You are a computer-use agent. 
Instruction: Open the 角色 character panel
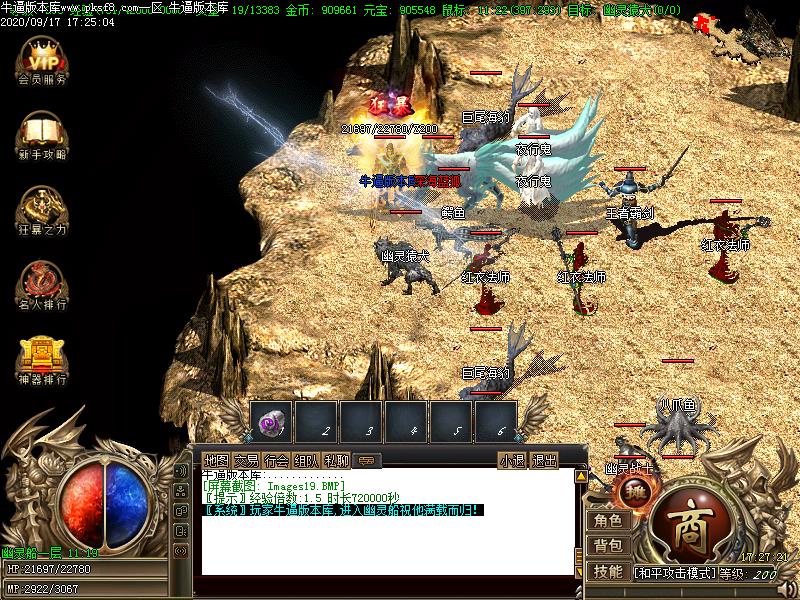point(608,520)
